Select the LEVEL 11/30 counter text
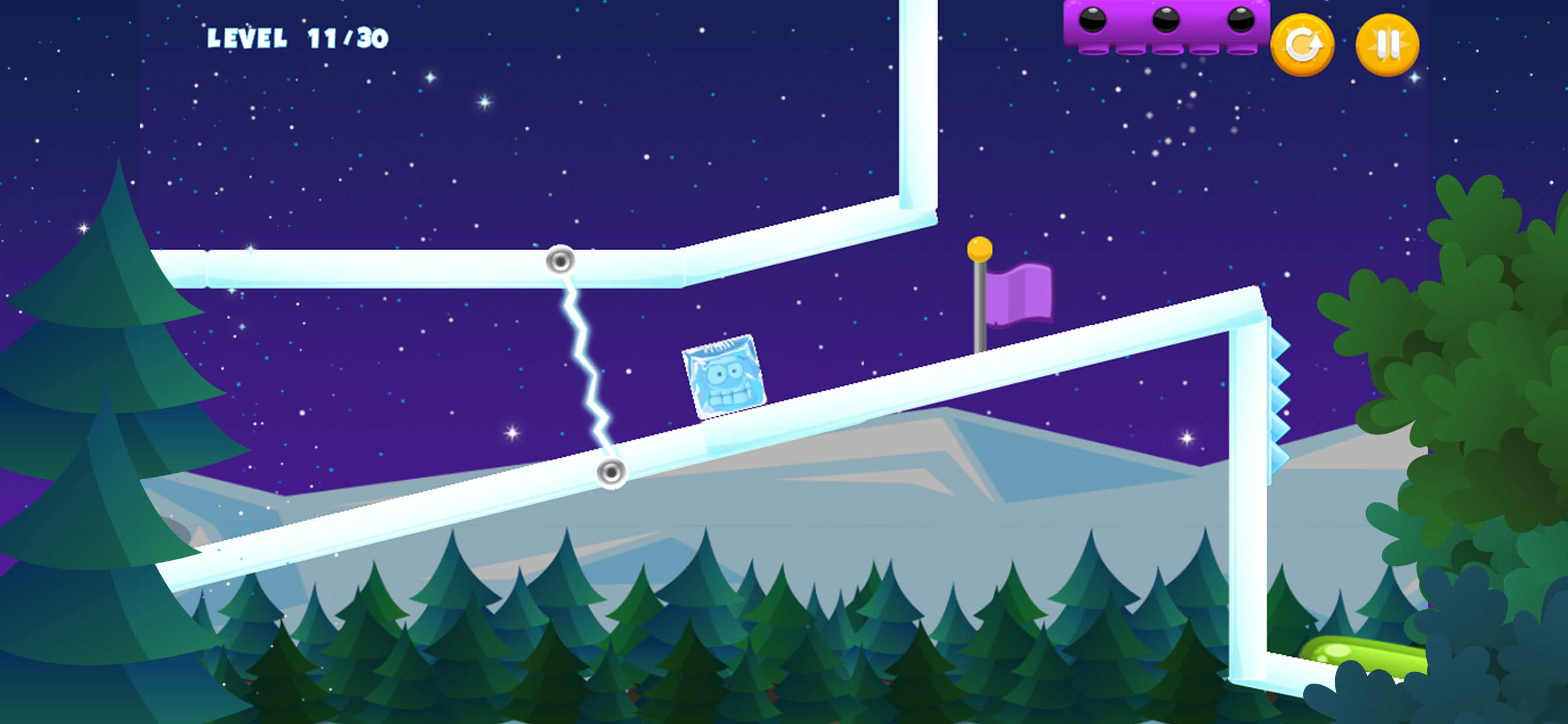Viewport: 1568px width, 724px height. click(298, 38)
